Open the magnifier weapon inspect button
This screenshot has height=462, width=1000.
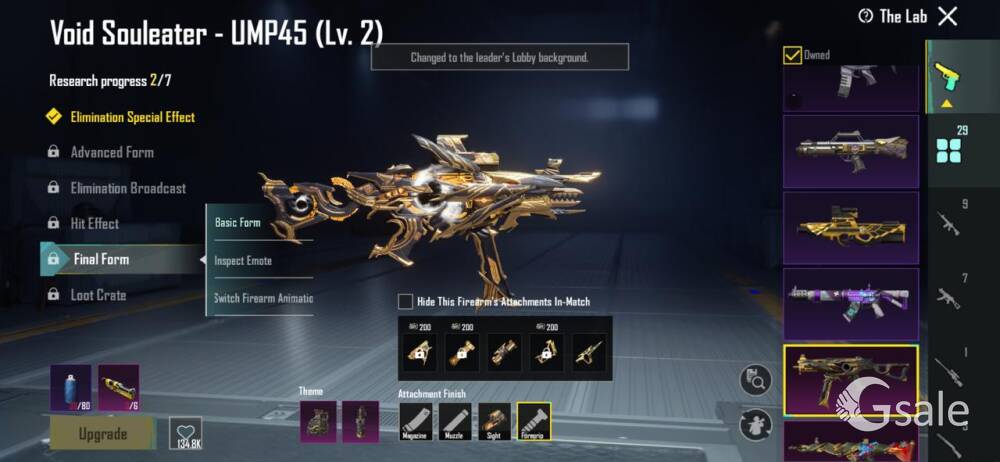click(755, 380)
